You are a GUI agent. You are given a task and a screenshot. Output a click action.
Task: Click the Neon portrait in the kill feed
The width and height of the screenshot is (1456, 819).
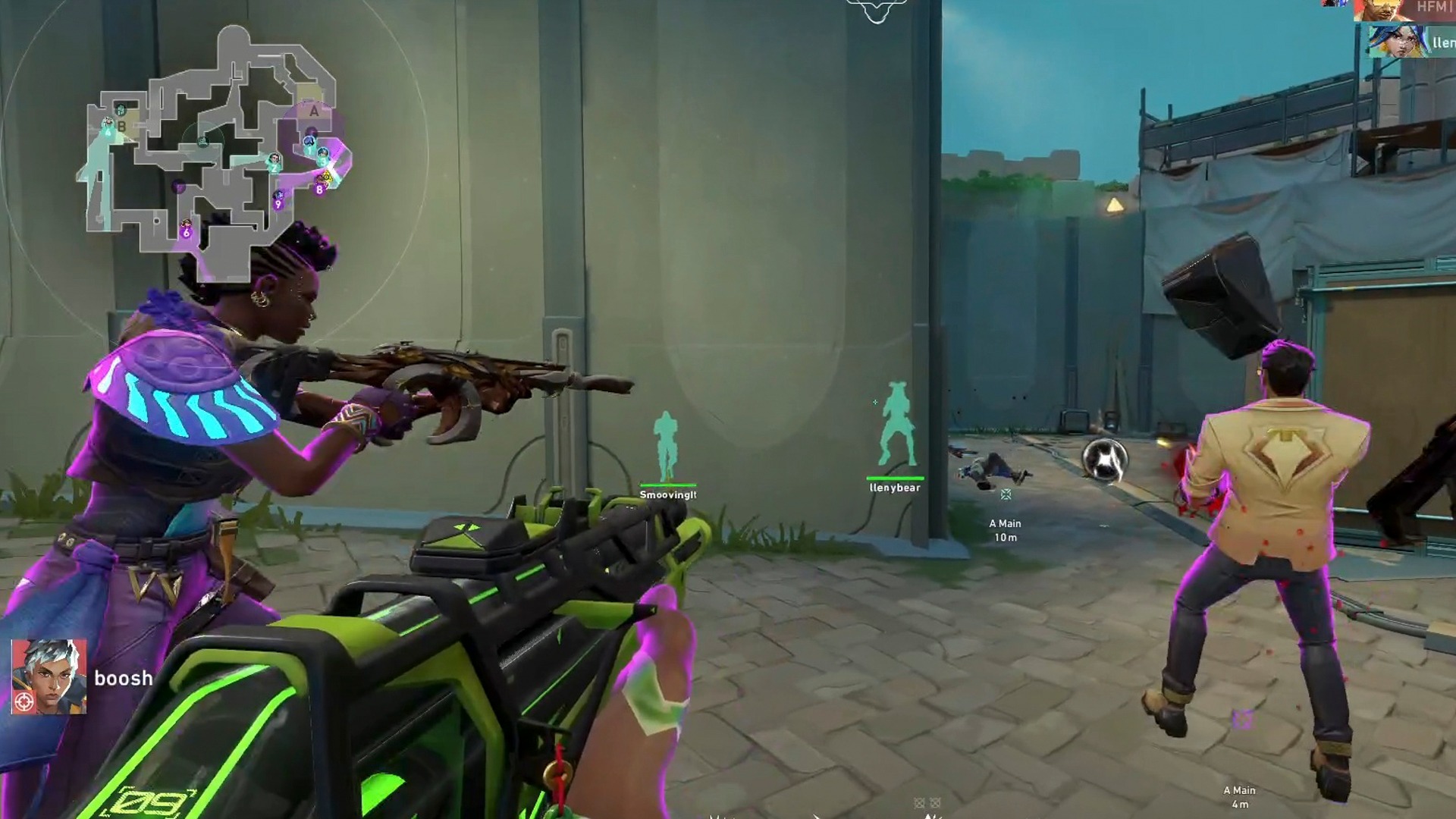click(x=1397, y=42)
